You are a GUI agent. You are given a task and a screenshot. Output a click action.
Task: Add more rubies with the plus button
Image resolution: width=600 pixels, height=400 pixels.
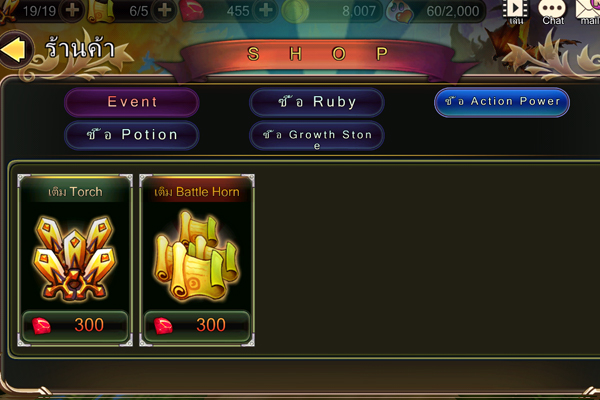point(266,10)
